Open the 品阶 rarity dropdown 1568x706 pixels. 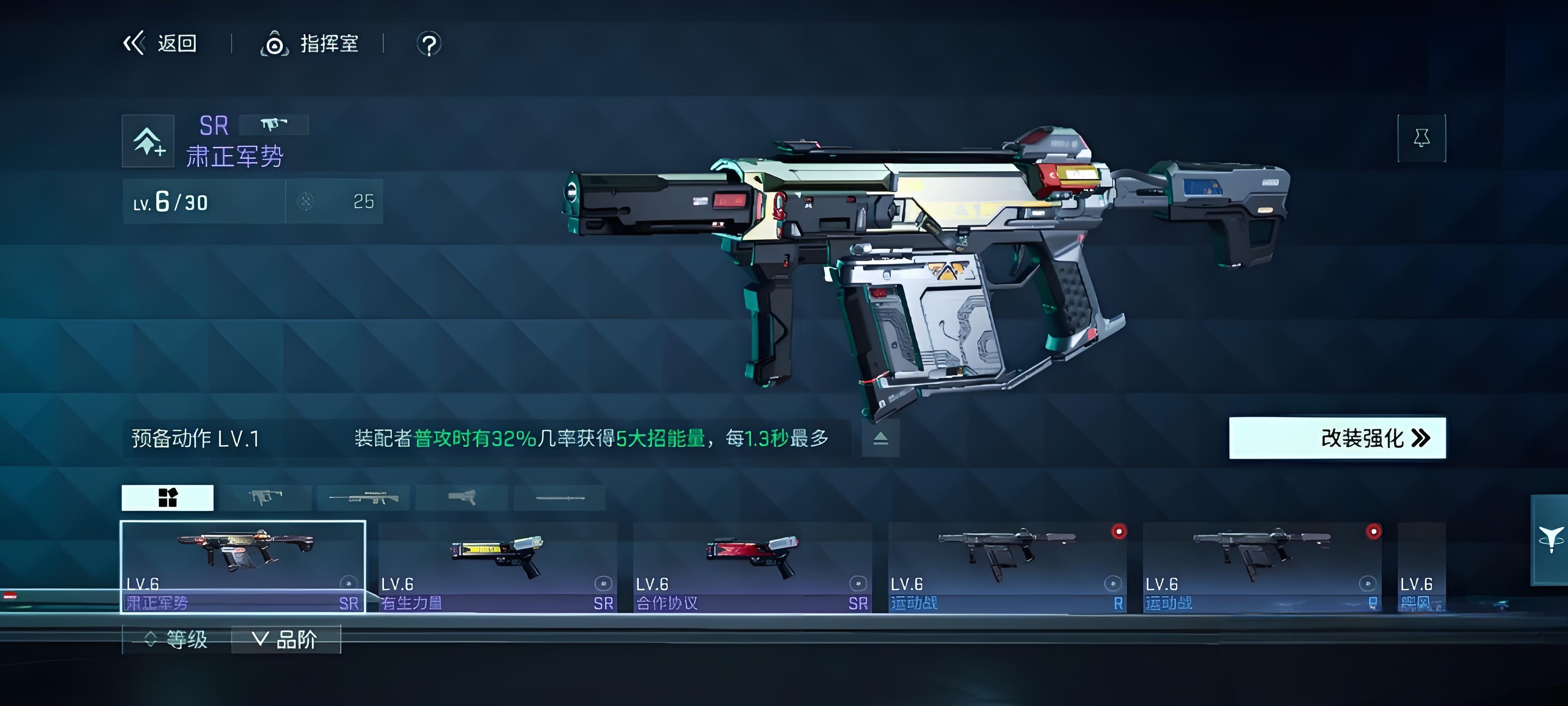[286, 639]
